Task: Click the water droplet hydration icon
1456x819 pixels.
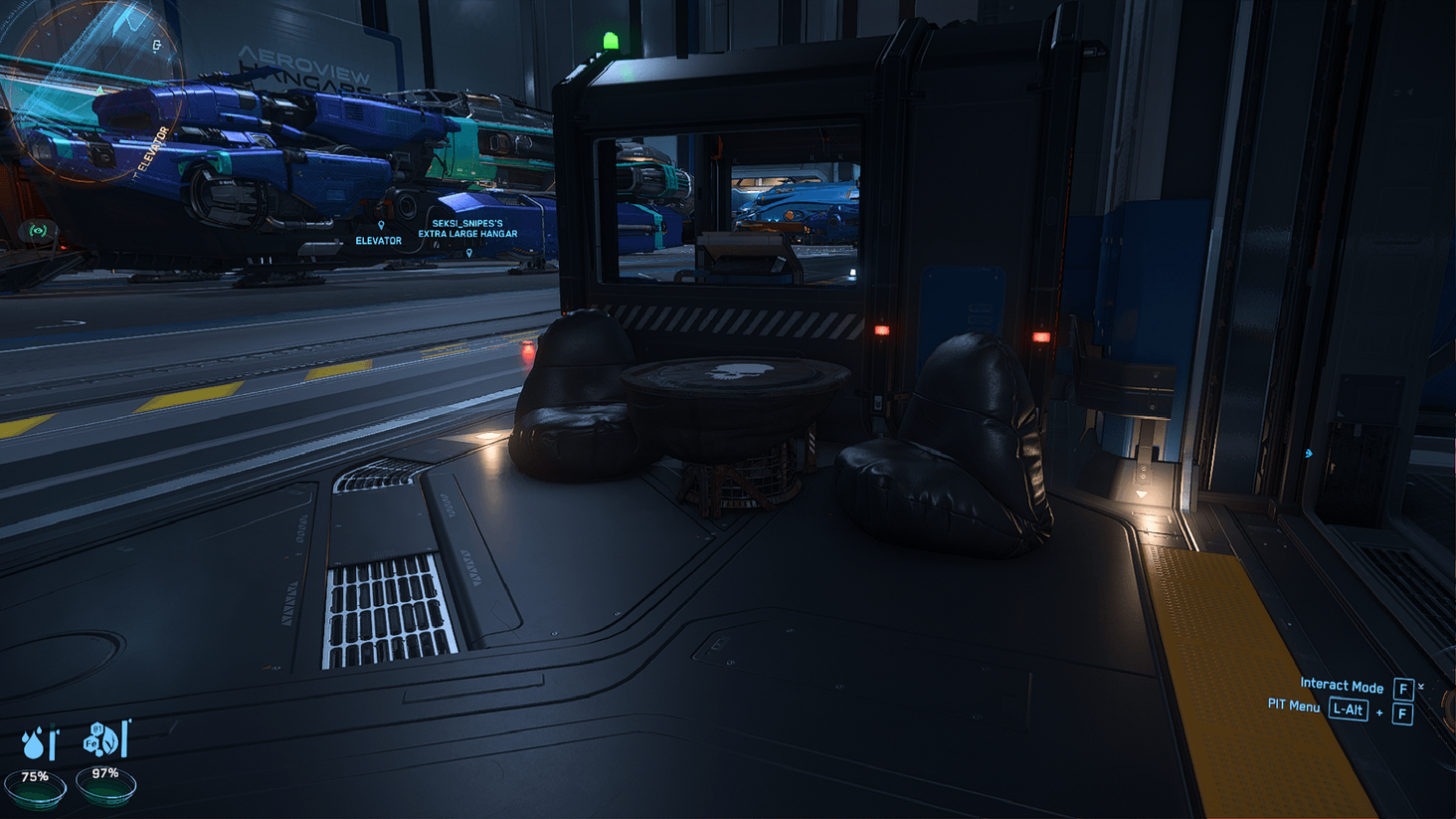Action: click(37, 742)
